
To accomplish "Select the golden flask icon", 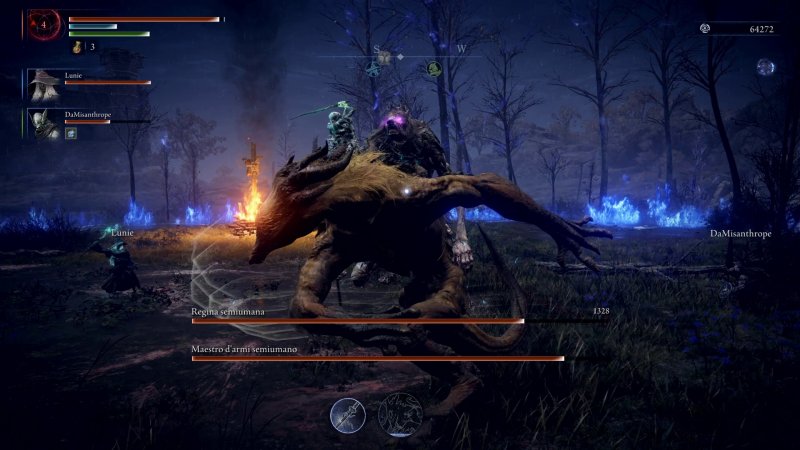I will pyautogui.click(x=77, y=46).
